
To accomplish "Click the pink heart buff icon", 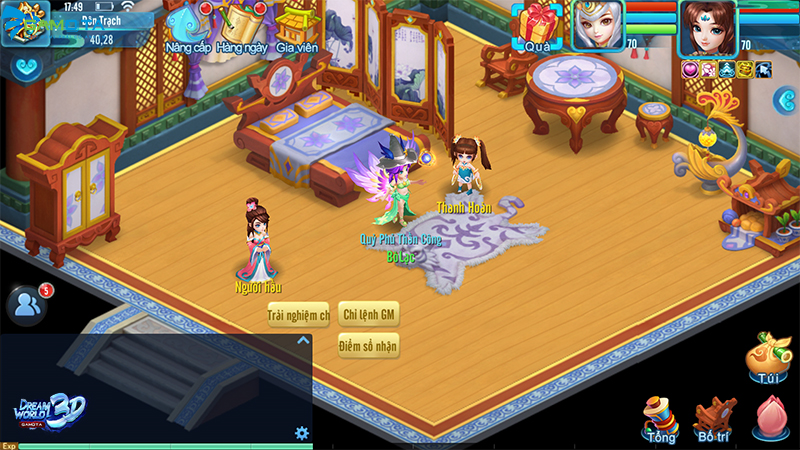I will pyautogui.click(x=689, y=69).
